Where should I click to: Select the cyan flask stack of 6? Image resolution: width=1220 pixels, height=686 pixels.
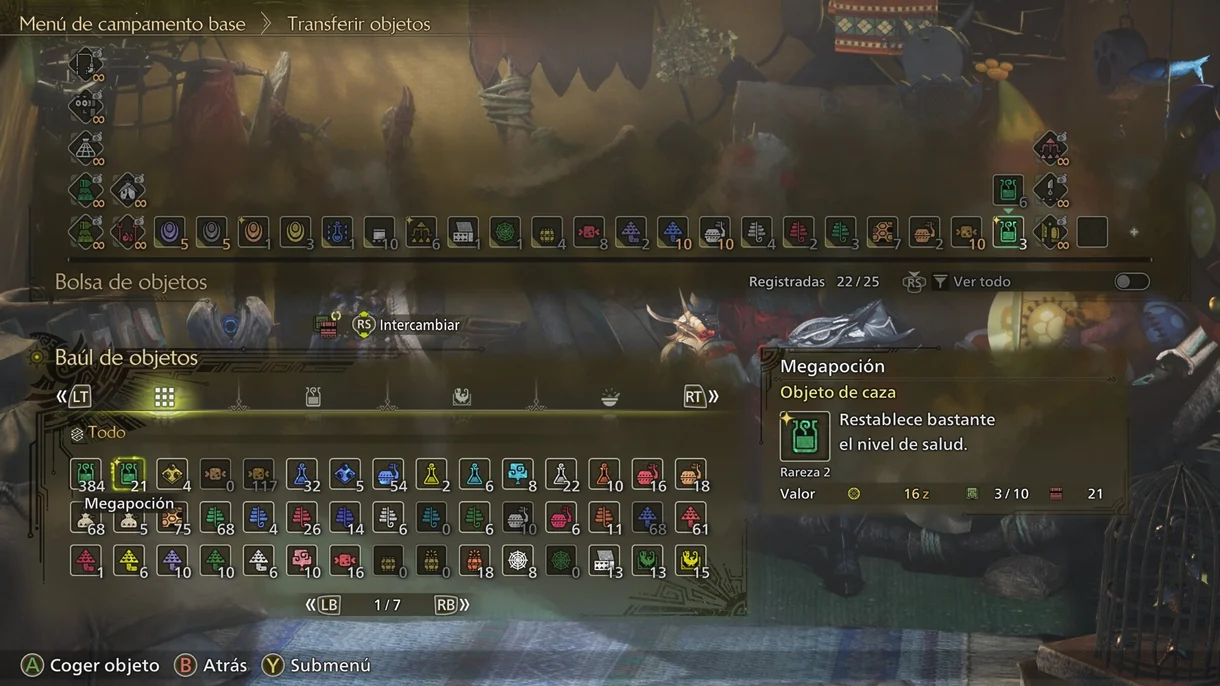[475, 473]
